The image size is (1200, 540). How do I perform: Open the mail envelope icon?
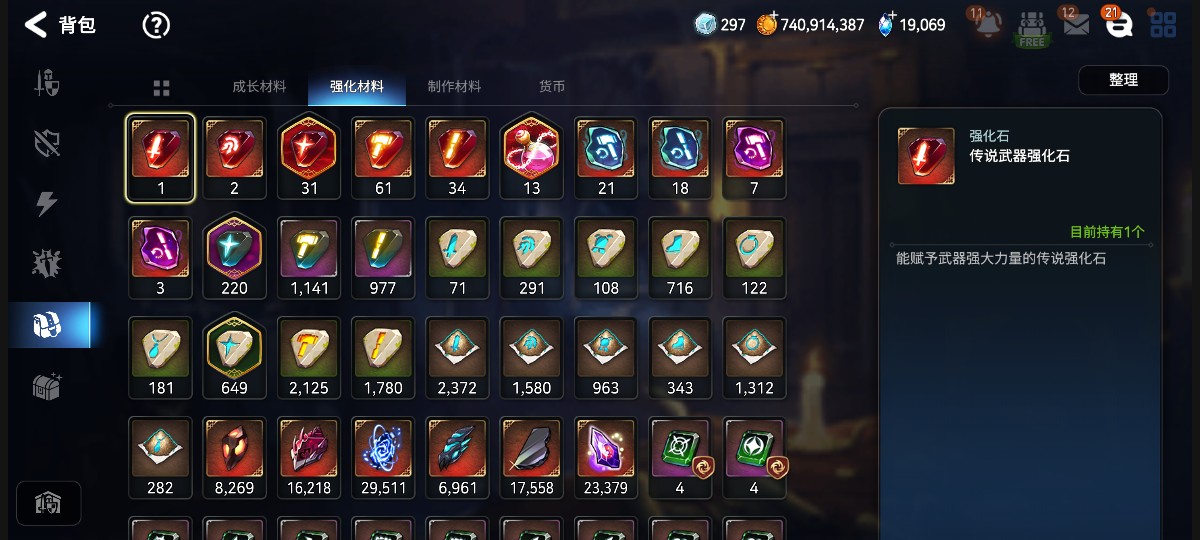point(1076,25)
